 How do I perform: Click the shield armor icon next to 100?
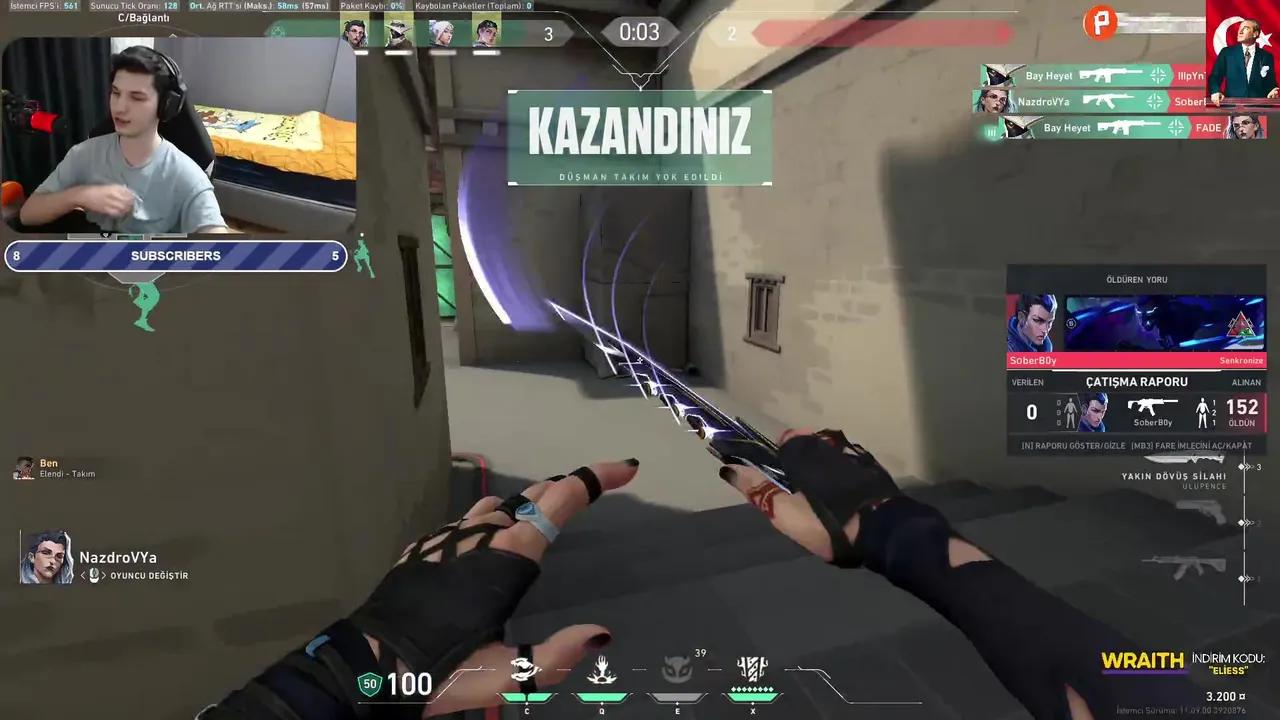click(x=369, y=684)
